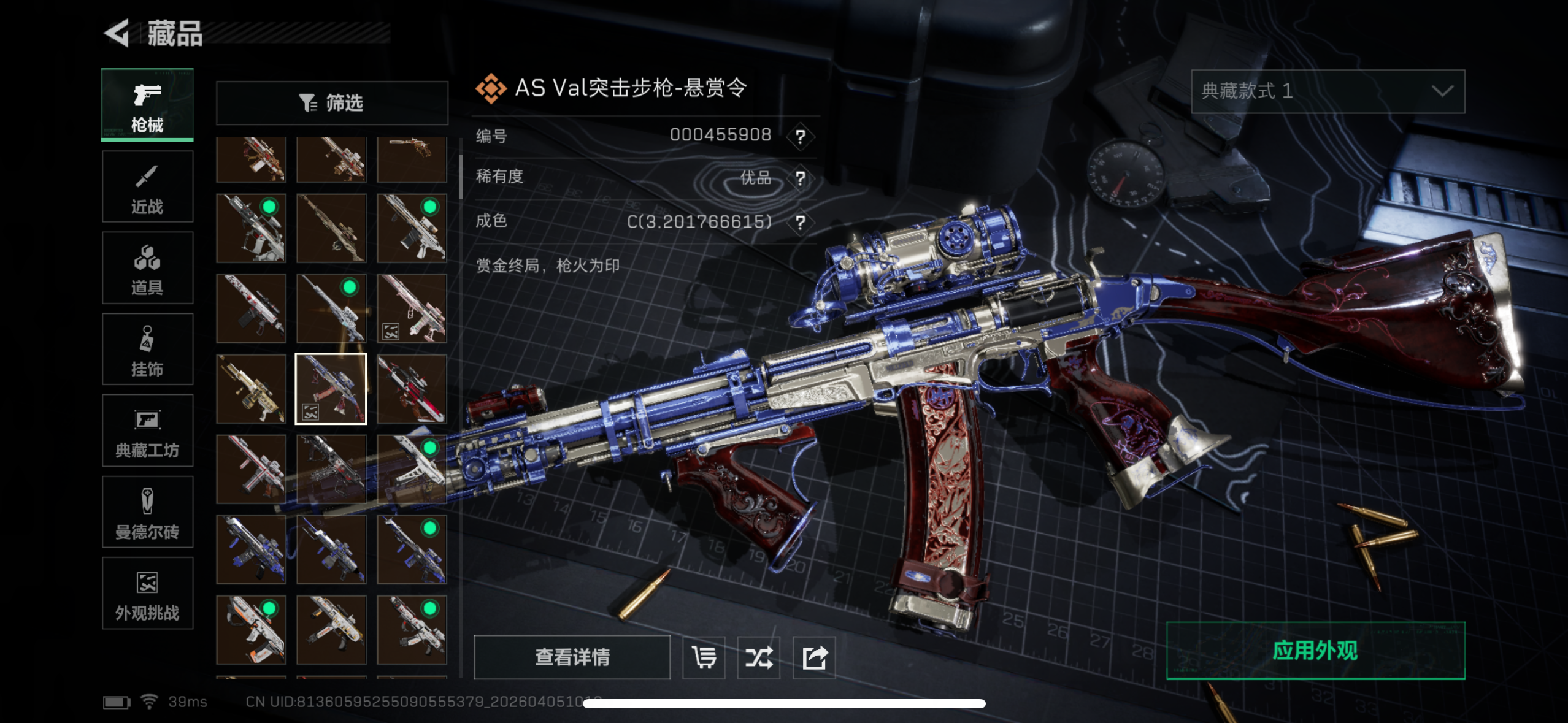Share the skin with the share icon
The height and width of the screenshot is (723, 1568).
click(x=814, y=658)
